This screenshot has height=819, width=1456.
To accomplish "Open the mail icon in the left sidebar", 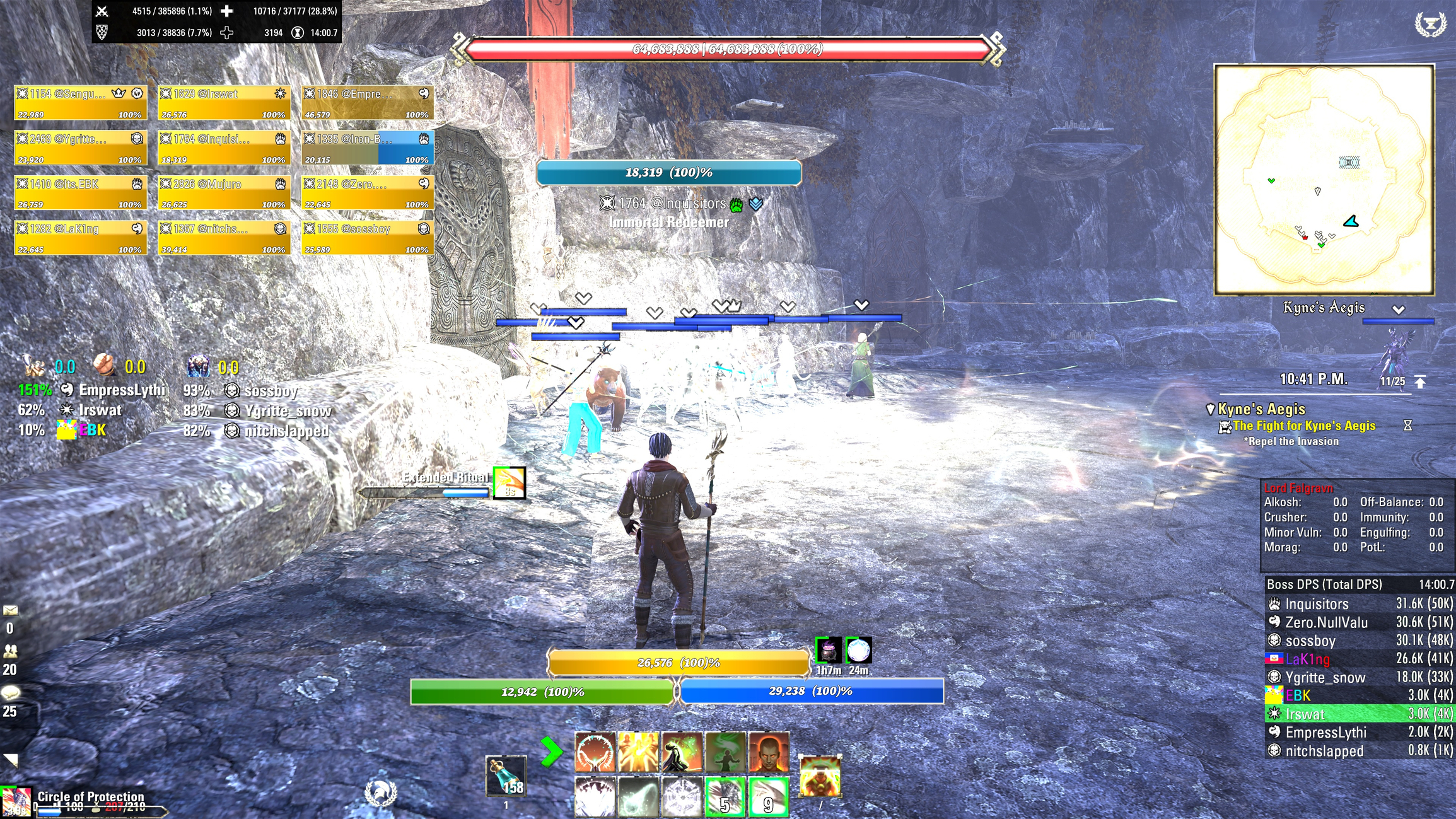I will point(11,610).
